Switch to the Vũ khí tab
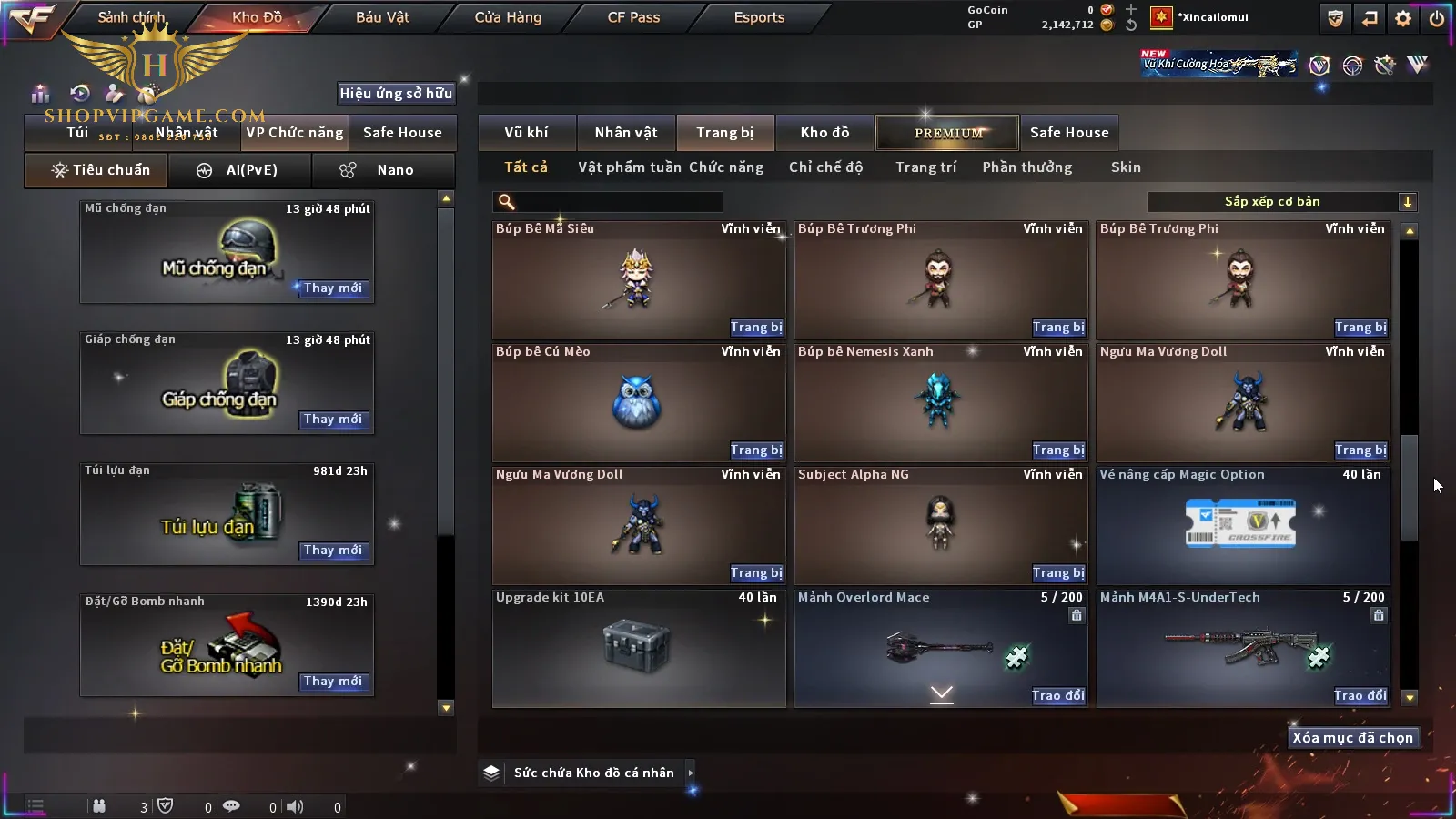The width and height of the screenshot is (1456, 819). tap(526, 133)
